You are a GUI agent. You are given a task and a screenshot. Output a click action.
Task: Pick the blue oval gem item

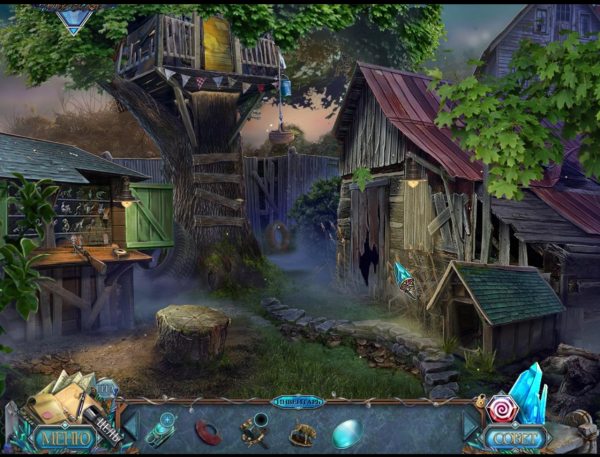(347, 433)
